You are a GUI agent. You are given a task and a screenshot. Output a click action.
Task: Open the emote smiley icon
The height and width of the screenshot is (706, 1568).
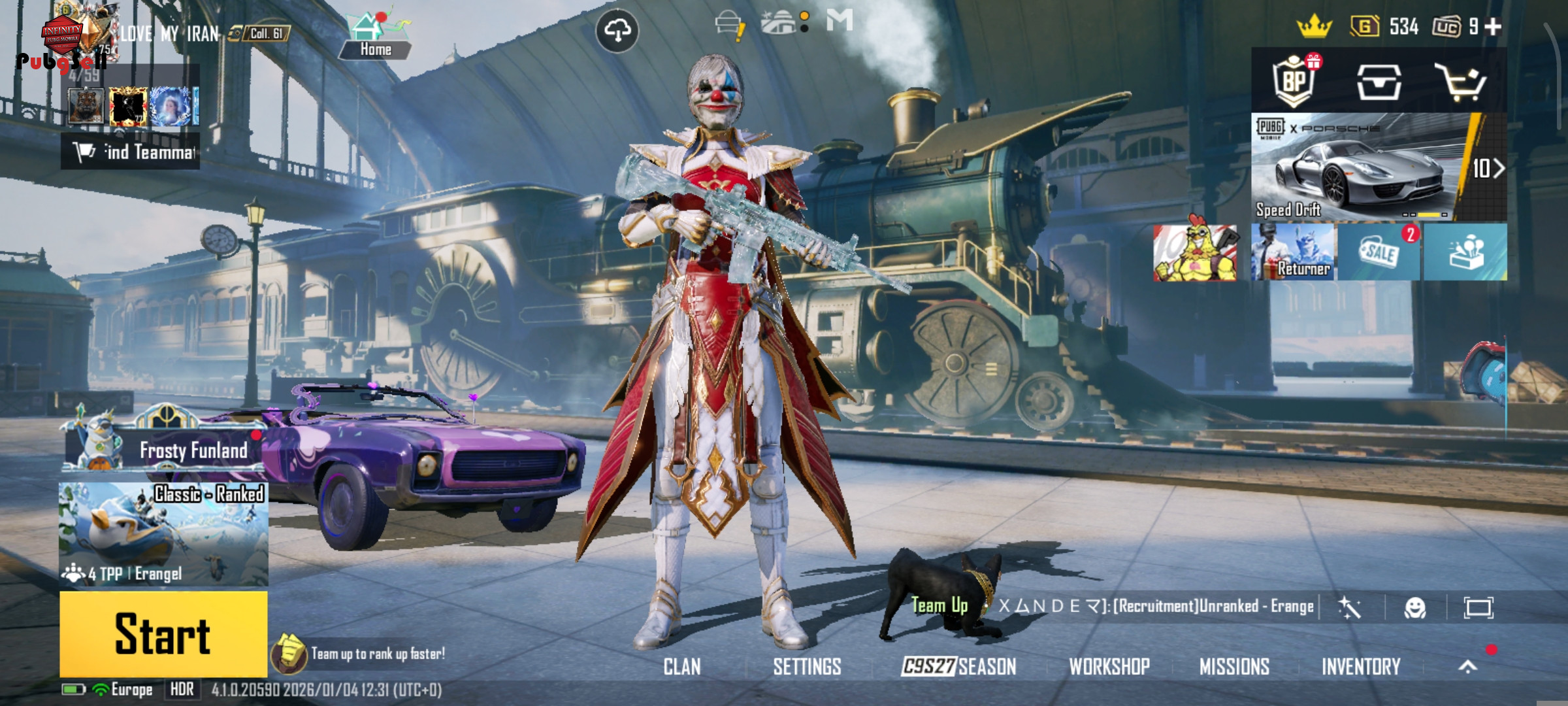1414,609
